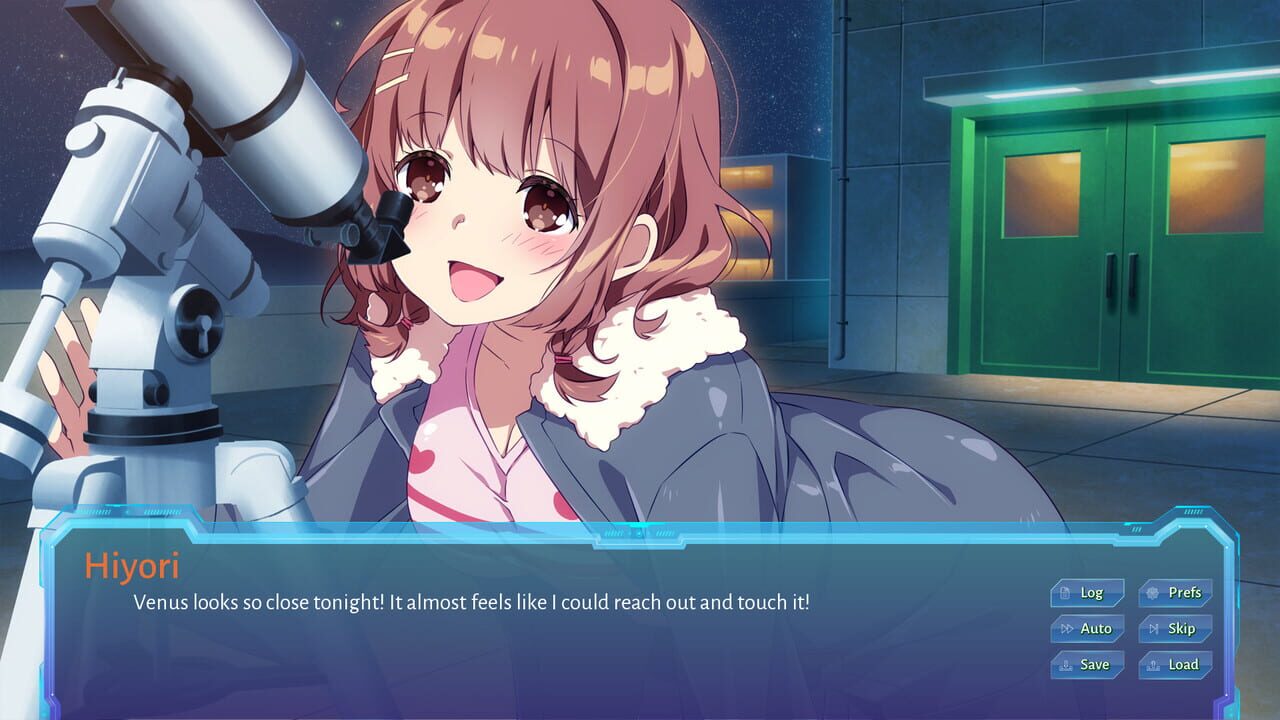Click the fast-forward icon on the Auto button
This screenshot has width=1280, height=720.
[x=1067, y=628]
